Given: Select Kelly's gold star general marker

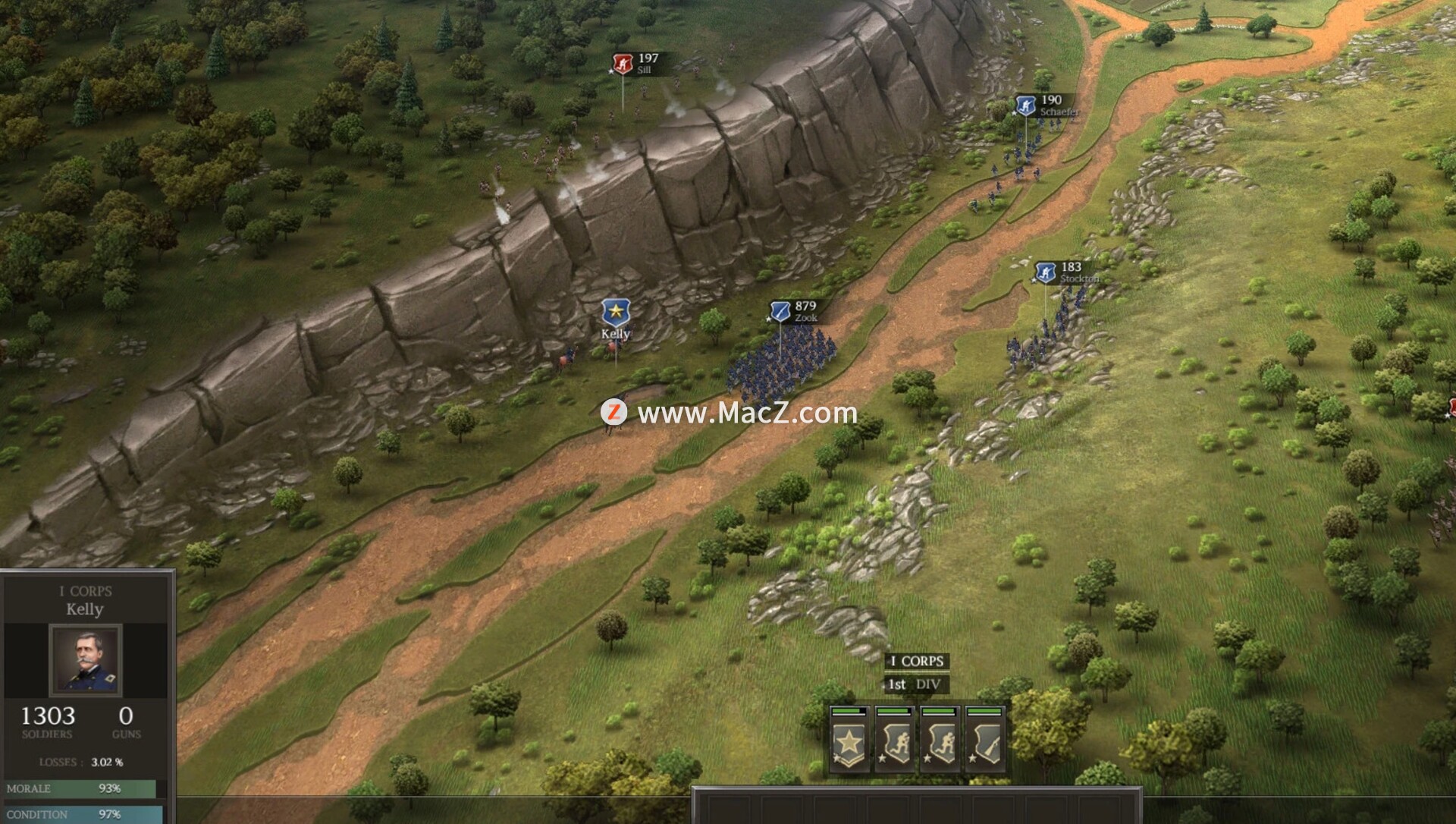Looking at the screenshot, I should pos(615,313).
